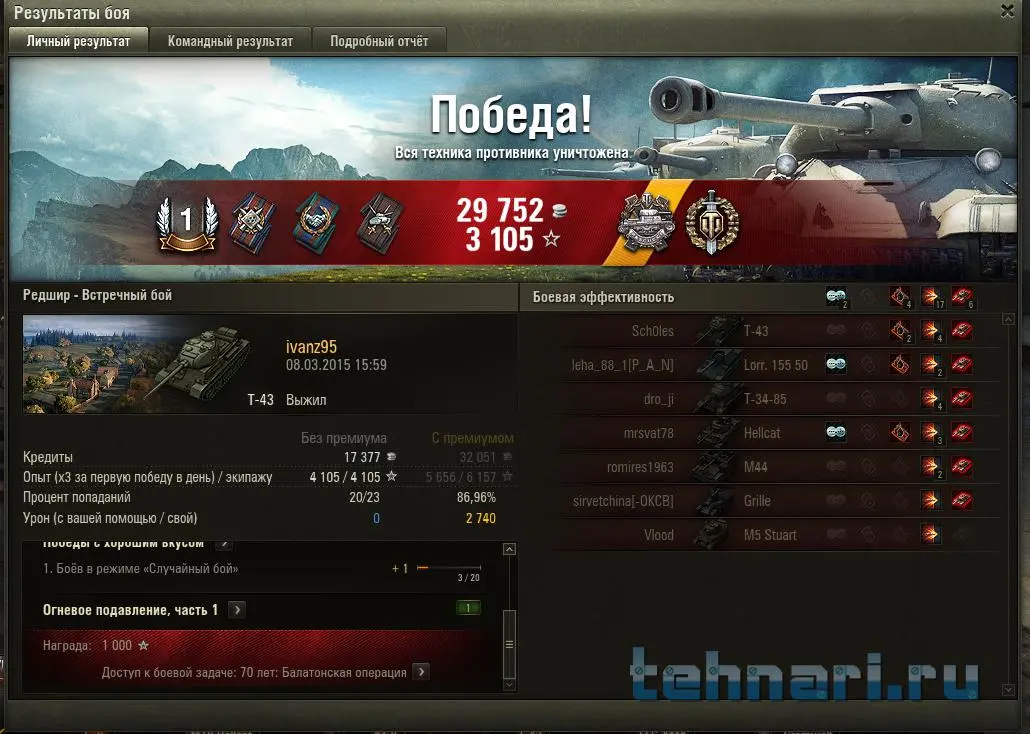The width and height of the screenshot is (1030, 734).
Task: Open the Подробный отчёт tab
Action: pos(379,41)
